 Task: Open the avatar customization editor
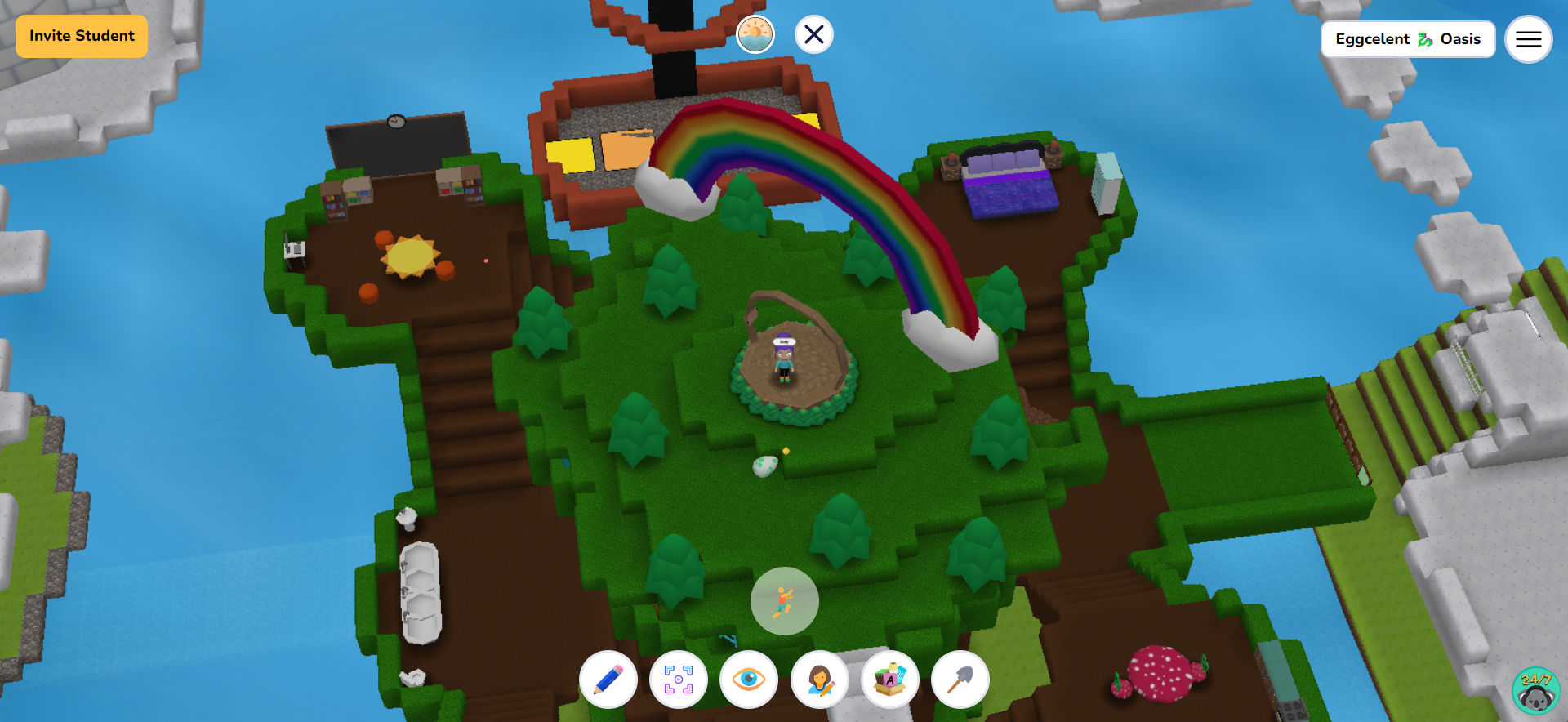pyautogui.click(x=819, y=680)
